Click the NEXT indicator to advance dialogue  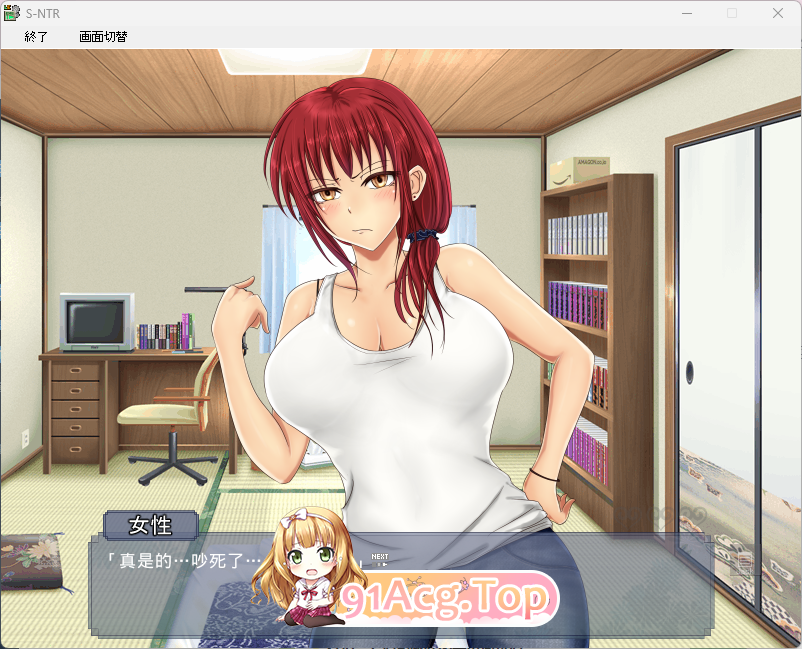coord(380,559)
